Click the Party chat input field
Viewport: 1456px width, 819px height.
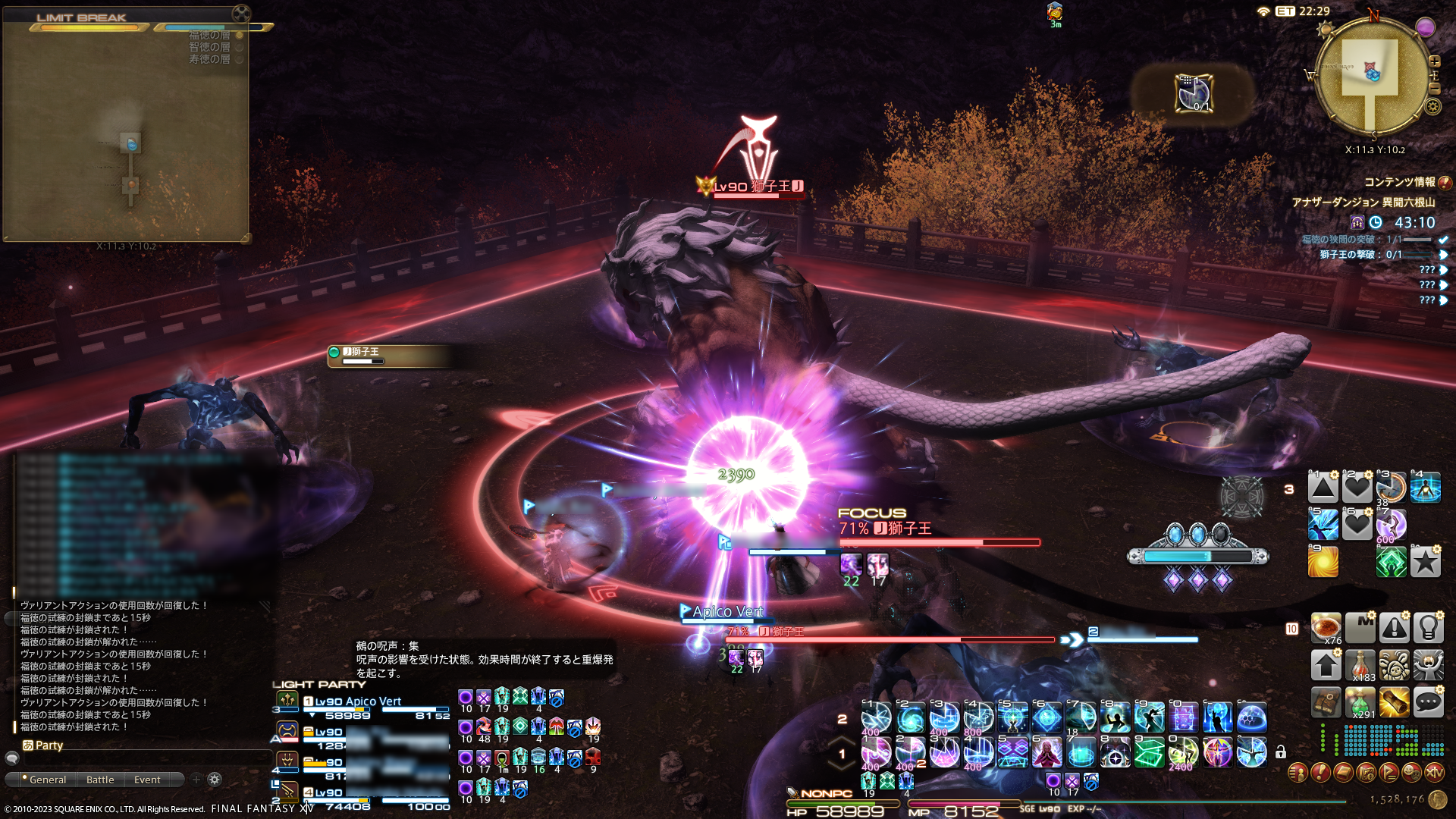tap(144, 758)
